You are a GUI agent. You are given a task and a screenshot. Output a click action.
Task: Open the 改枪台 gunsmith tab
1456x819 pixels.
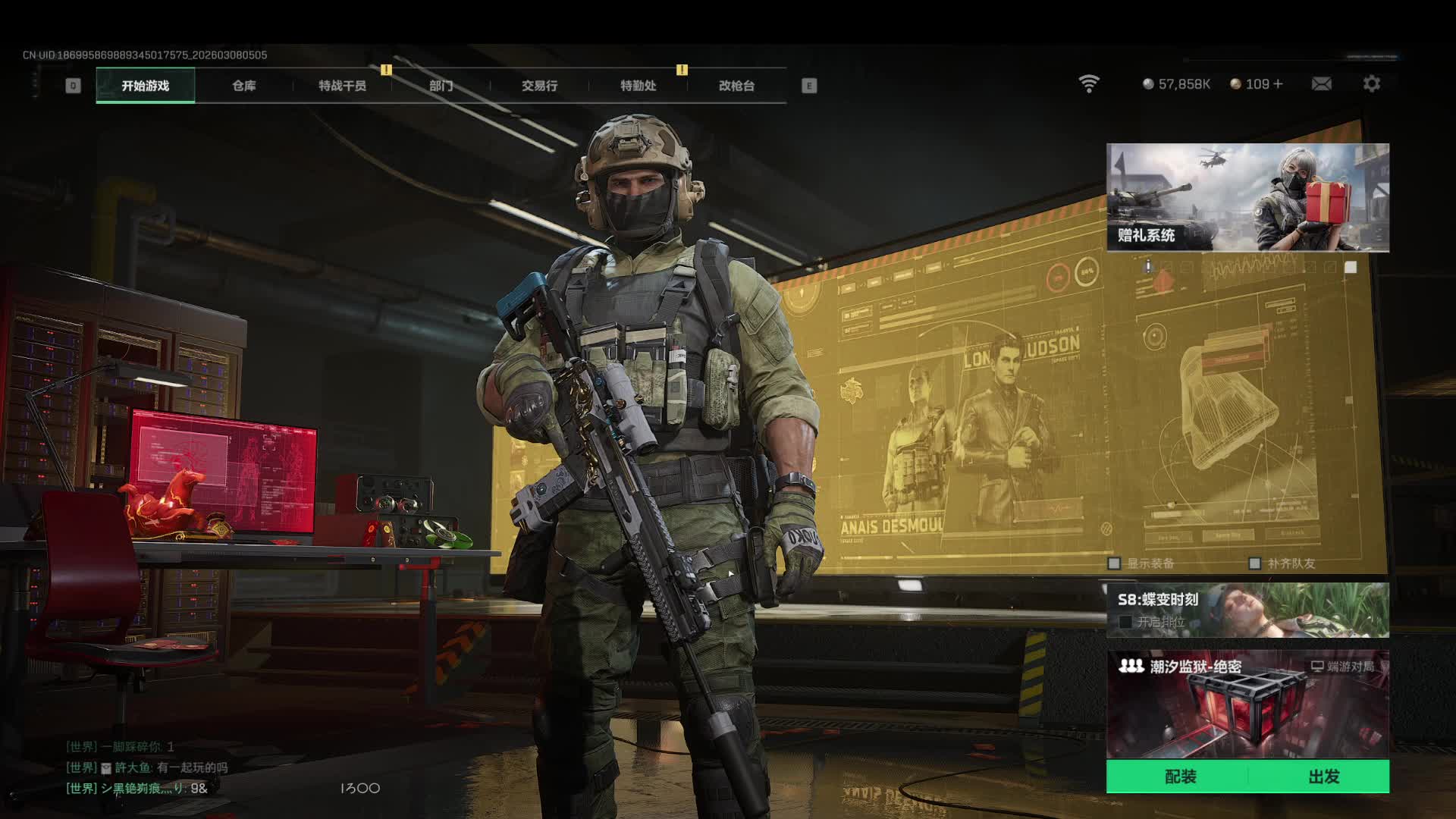736,86
